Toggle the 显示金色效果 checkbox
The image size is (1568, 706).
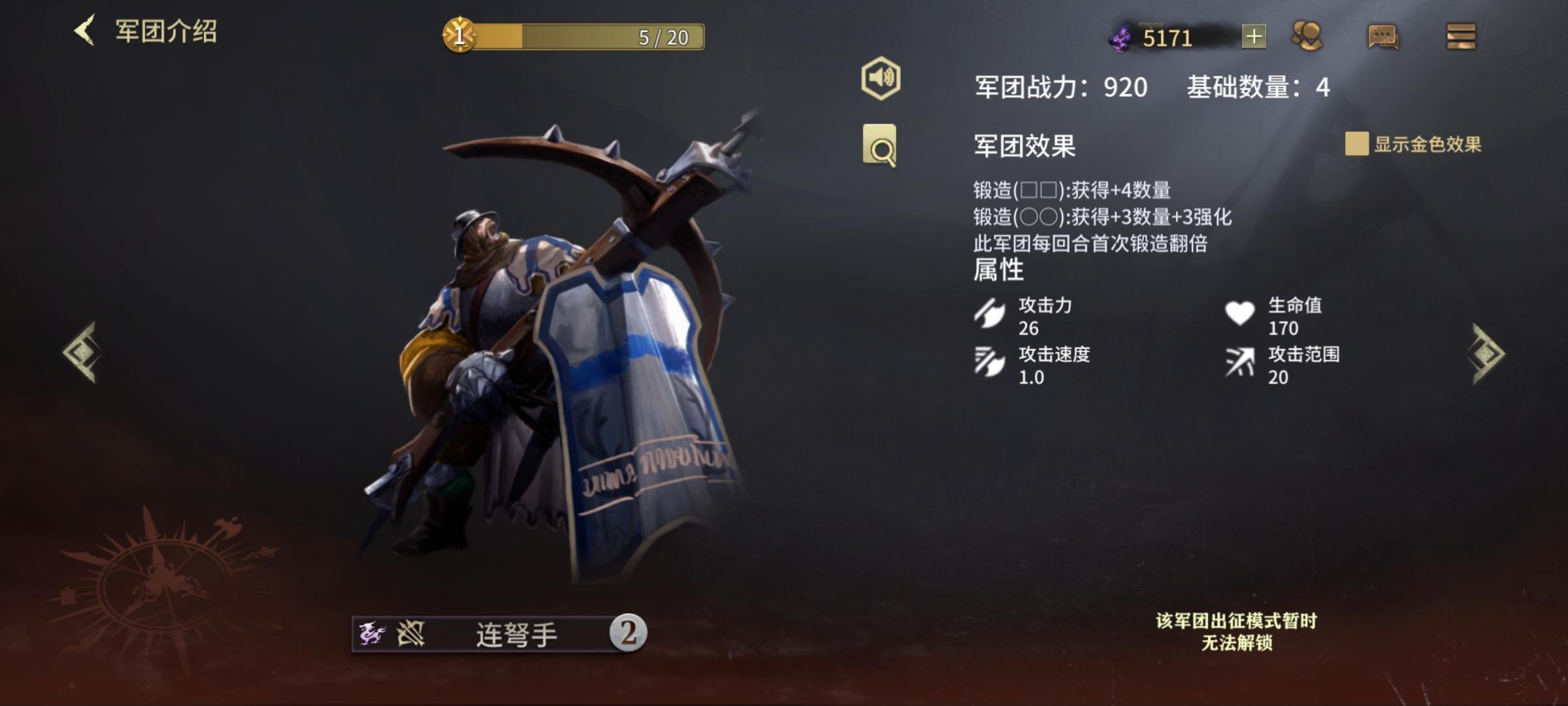pyautogui.click(x=1356, y=144)
